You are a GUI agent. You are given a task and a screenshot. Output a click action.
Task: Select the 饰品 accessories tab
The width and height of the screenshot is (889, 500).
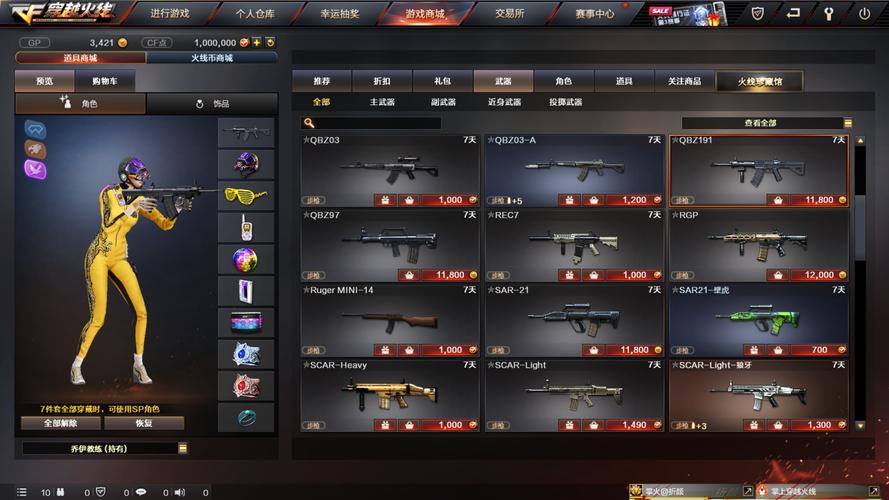211,103
